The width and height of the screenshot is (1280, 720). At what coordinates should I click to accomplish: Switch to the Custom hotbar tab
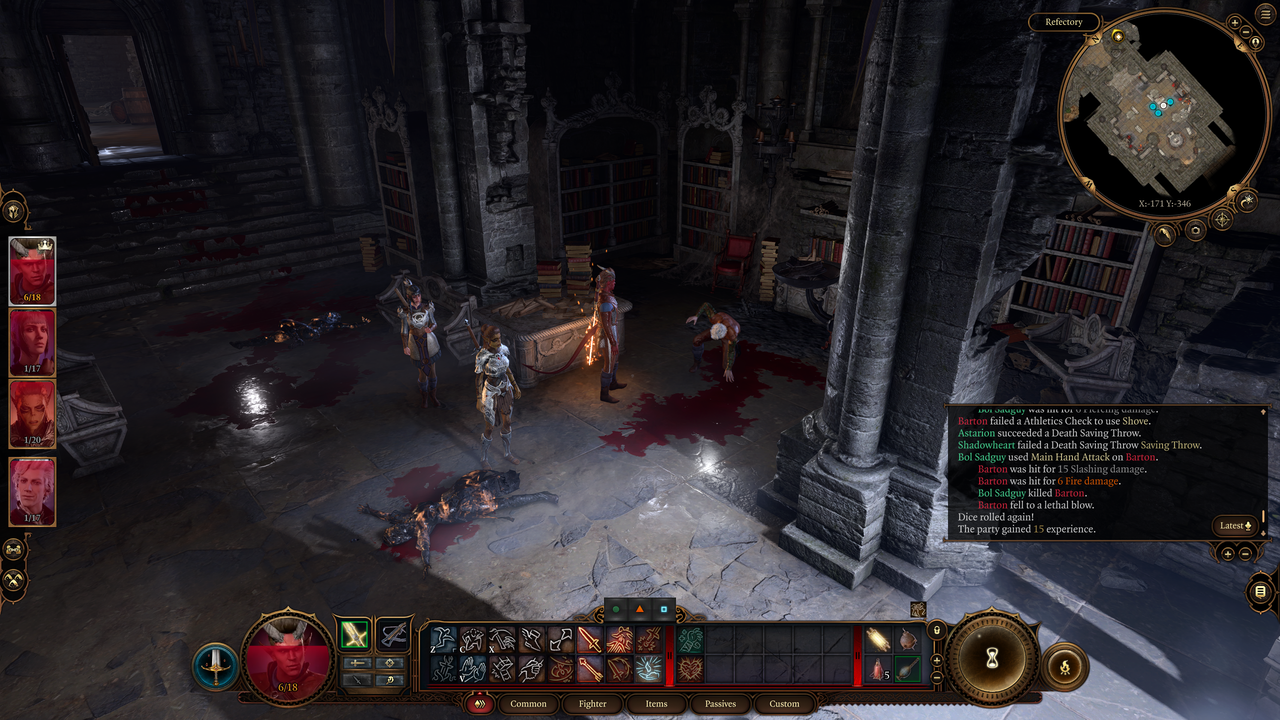pyautogui.click(x=784, y=704)
